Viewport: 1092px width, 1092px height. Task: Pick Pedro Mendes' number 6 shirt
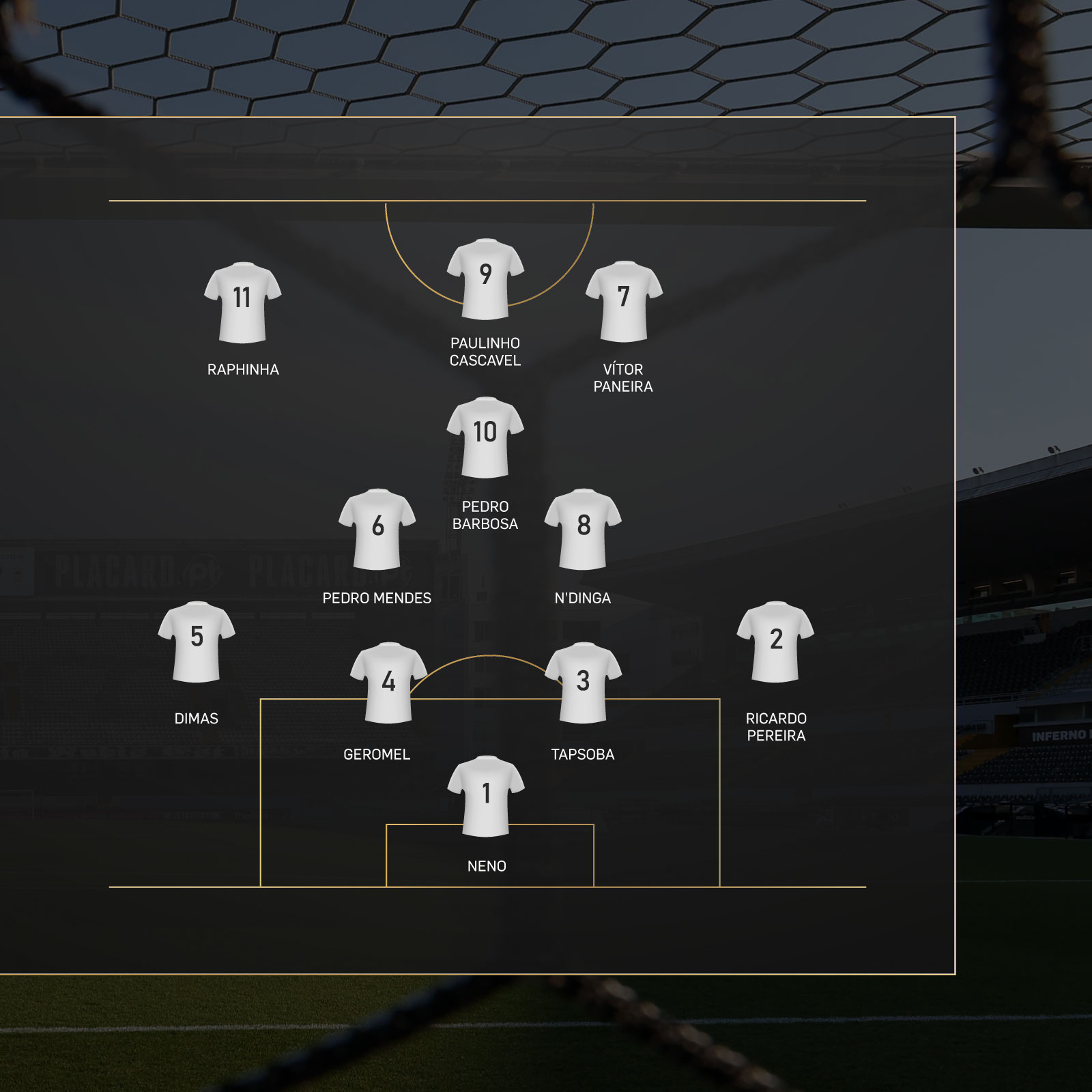(x=377, y=529)
